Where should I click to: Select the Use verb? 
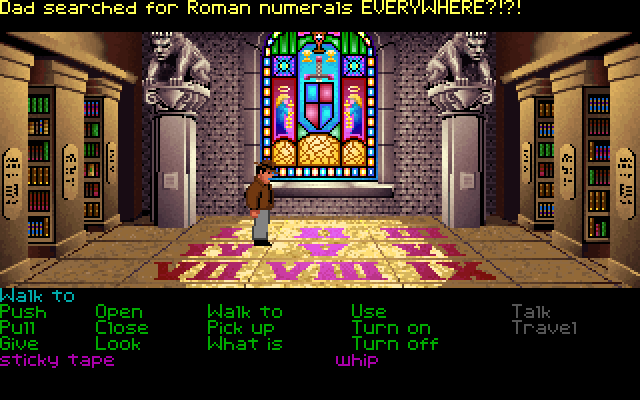click(368, 312)
